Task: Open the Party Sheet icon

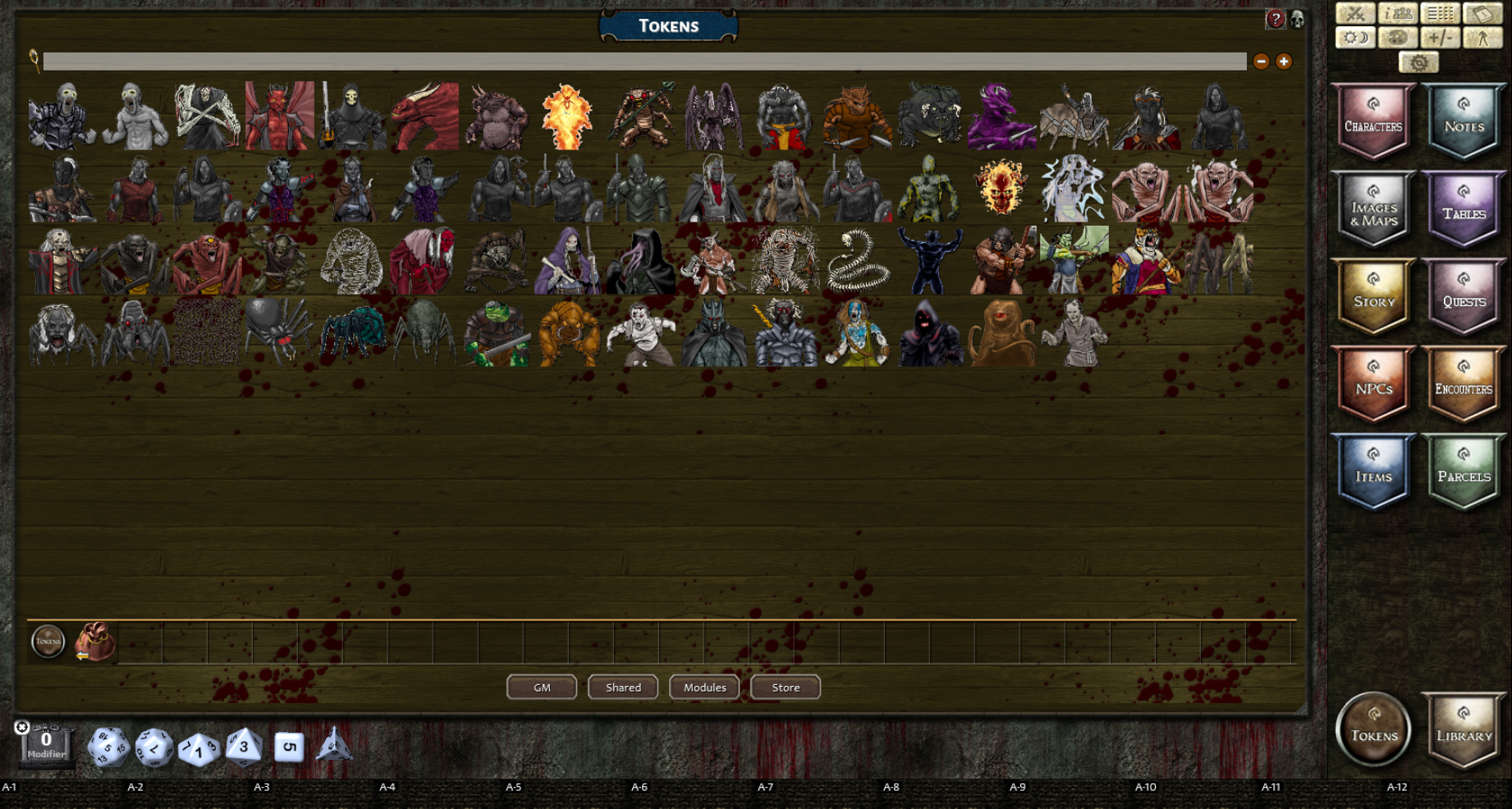Action: 1398,14
